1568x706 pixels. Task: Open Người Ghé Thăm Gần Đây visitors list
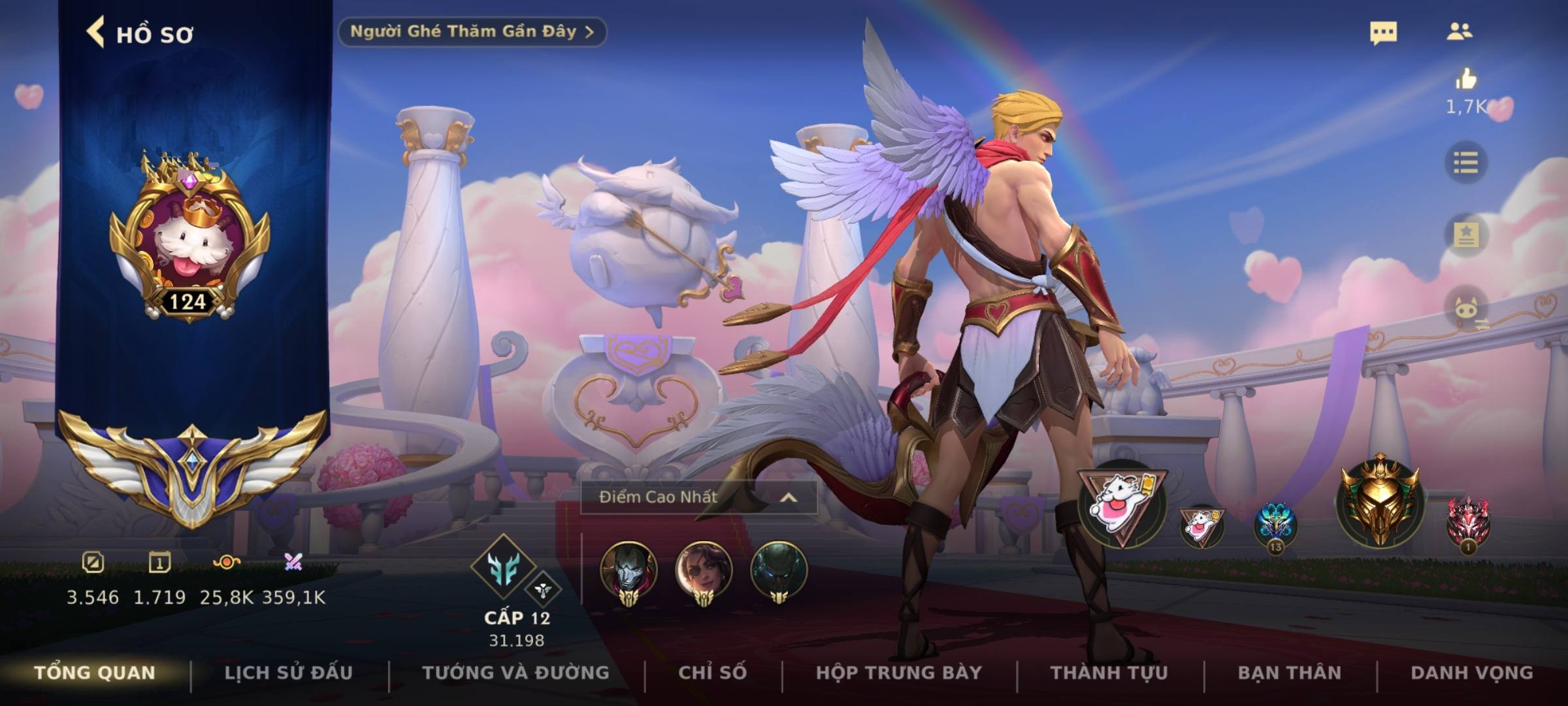pyautogui.click(x=472, y=31)
